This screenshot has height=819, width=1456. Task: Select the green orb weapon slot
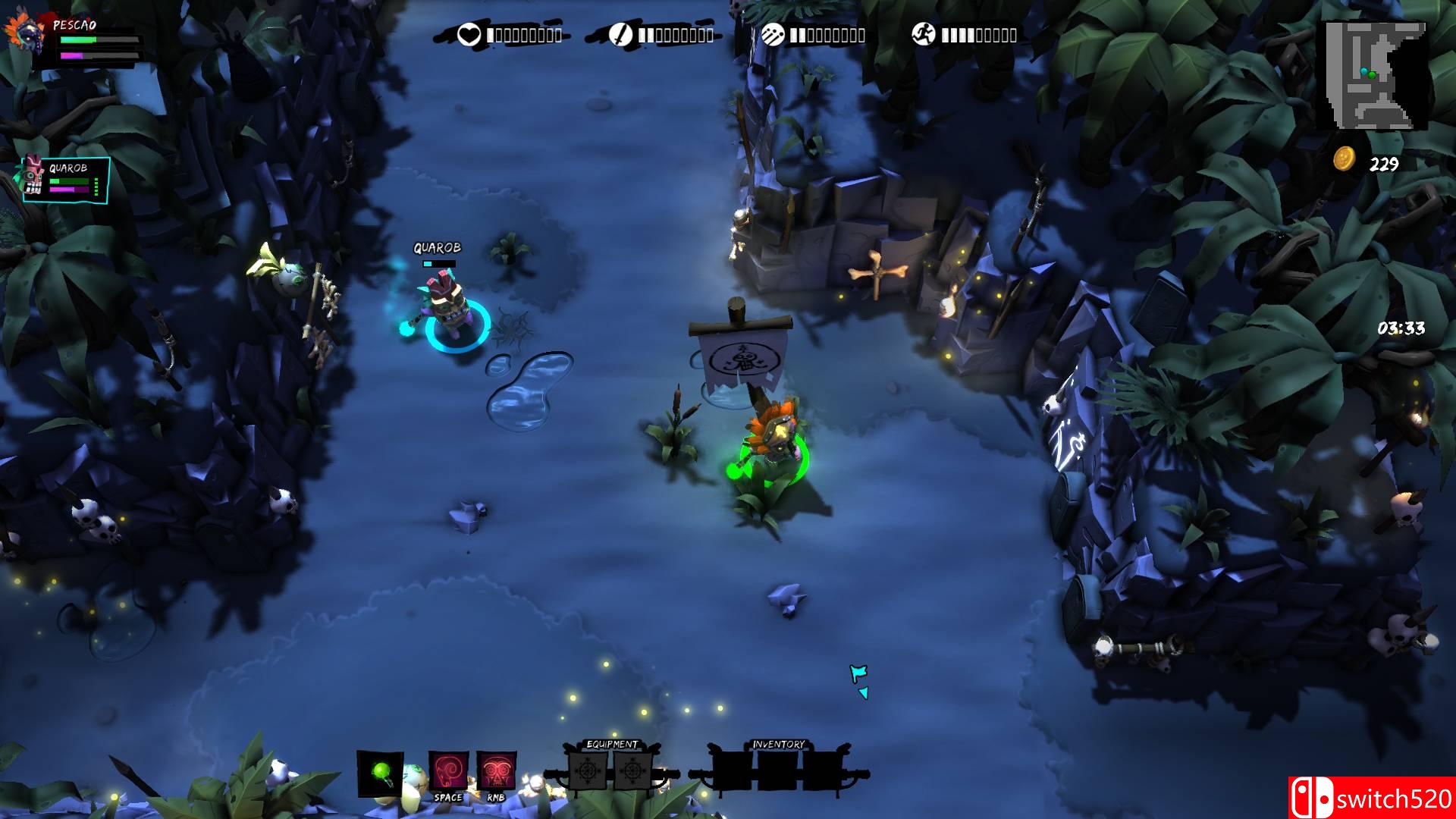380,773
